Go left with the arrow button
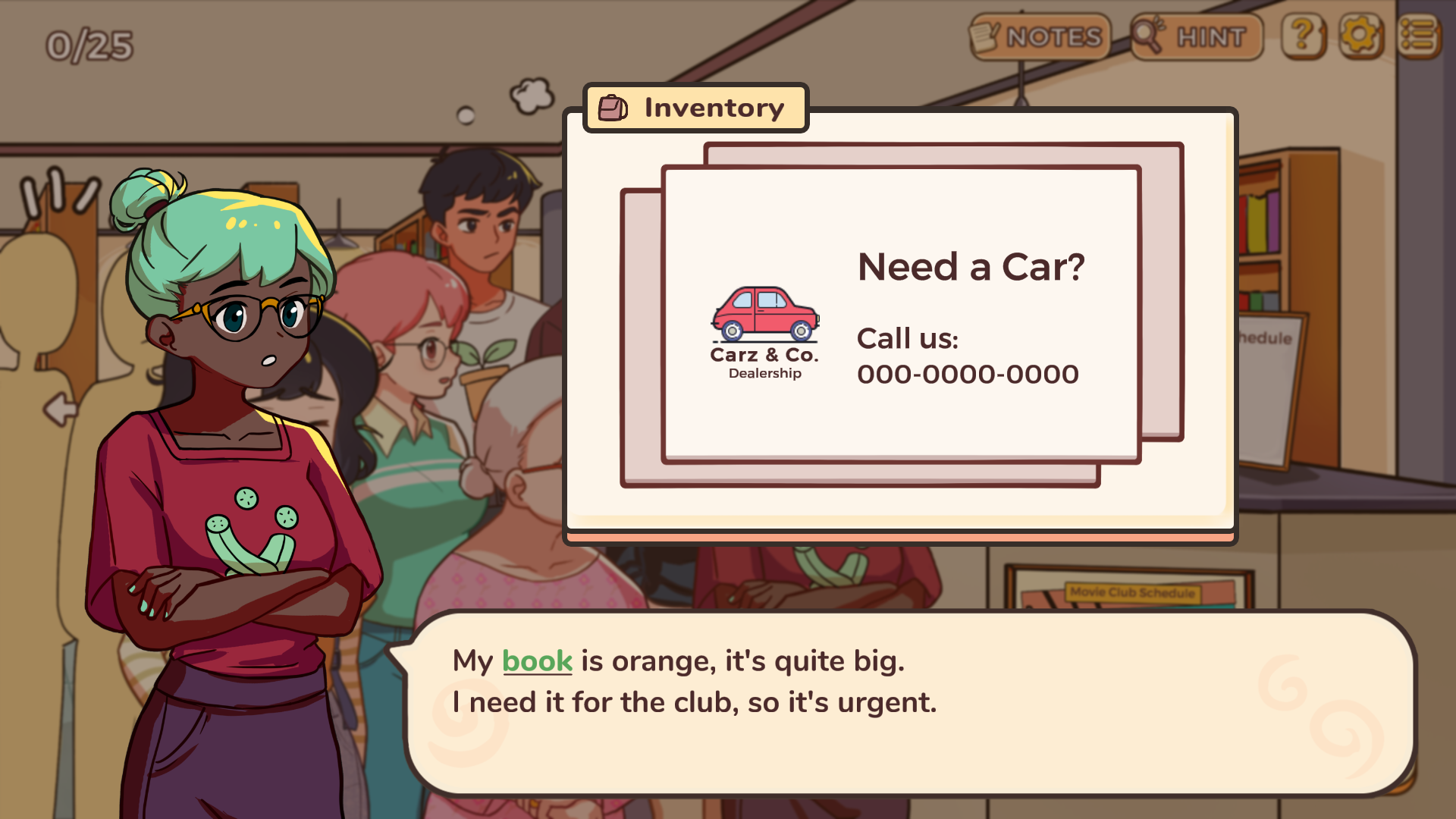The height and width of the screenshot is (819, 1456). (60, 409)
